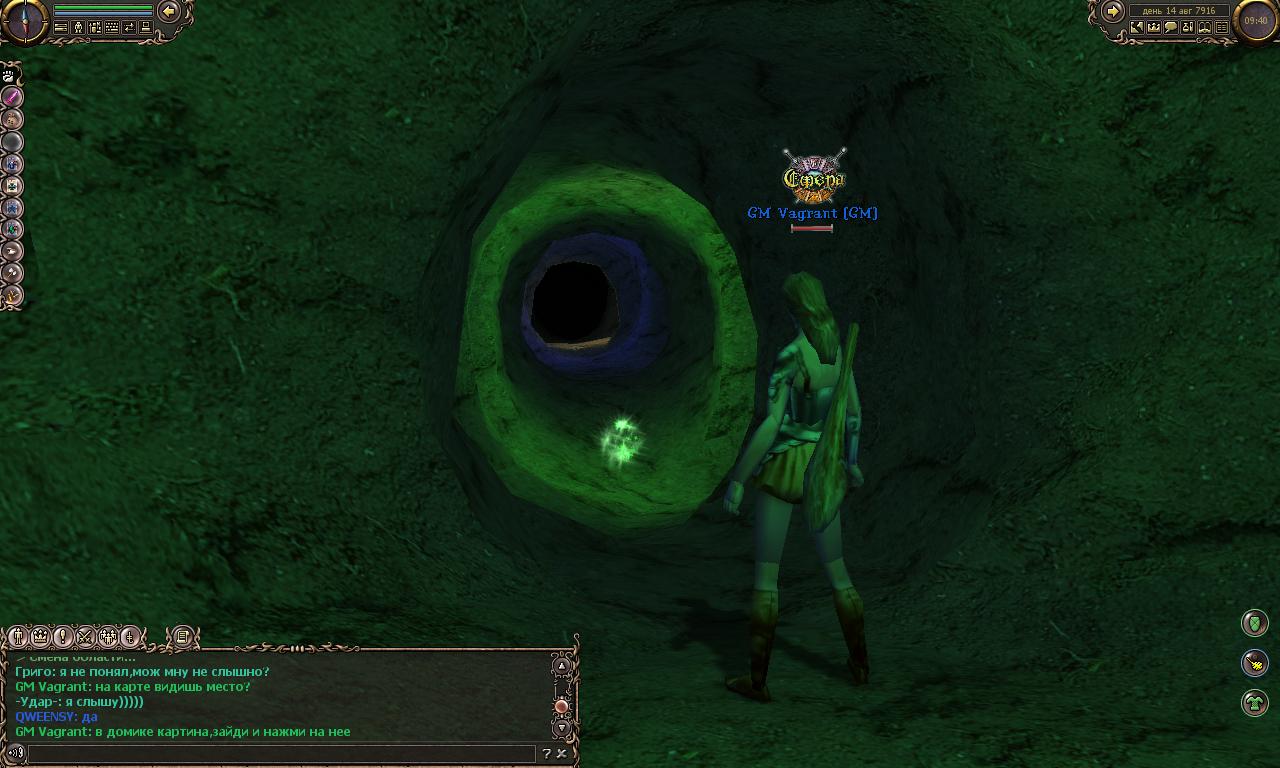
Task: Open the speech bubble chat icon
Action: [x=1171, y=28]
